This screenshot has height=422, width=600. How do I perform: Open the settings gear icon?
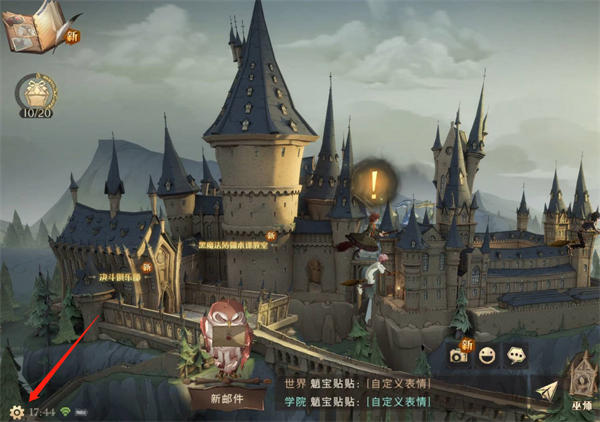[16, 411]
